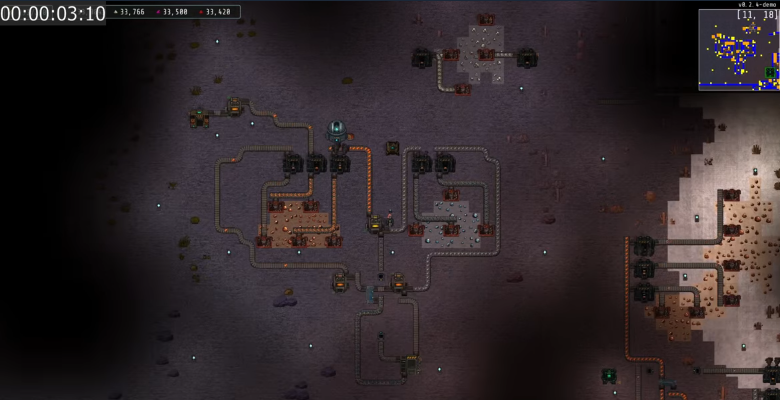Click the minimap in the corner
The height and width of the screenshot is (400, 780).
click(x=738, y=49)
